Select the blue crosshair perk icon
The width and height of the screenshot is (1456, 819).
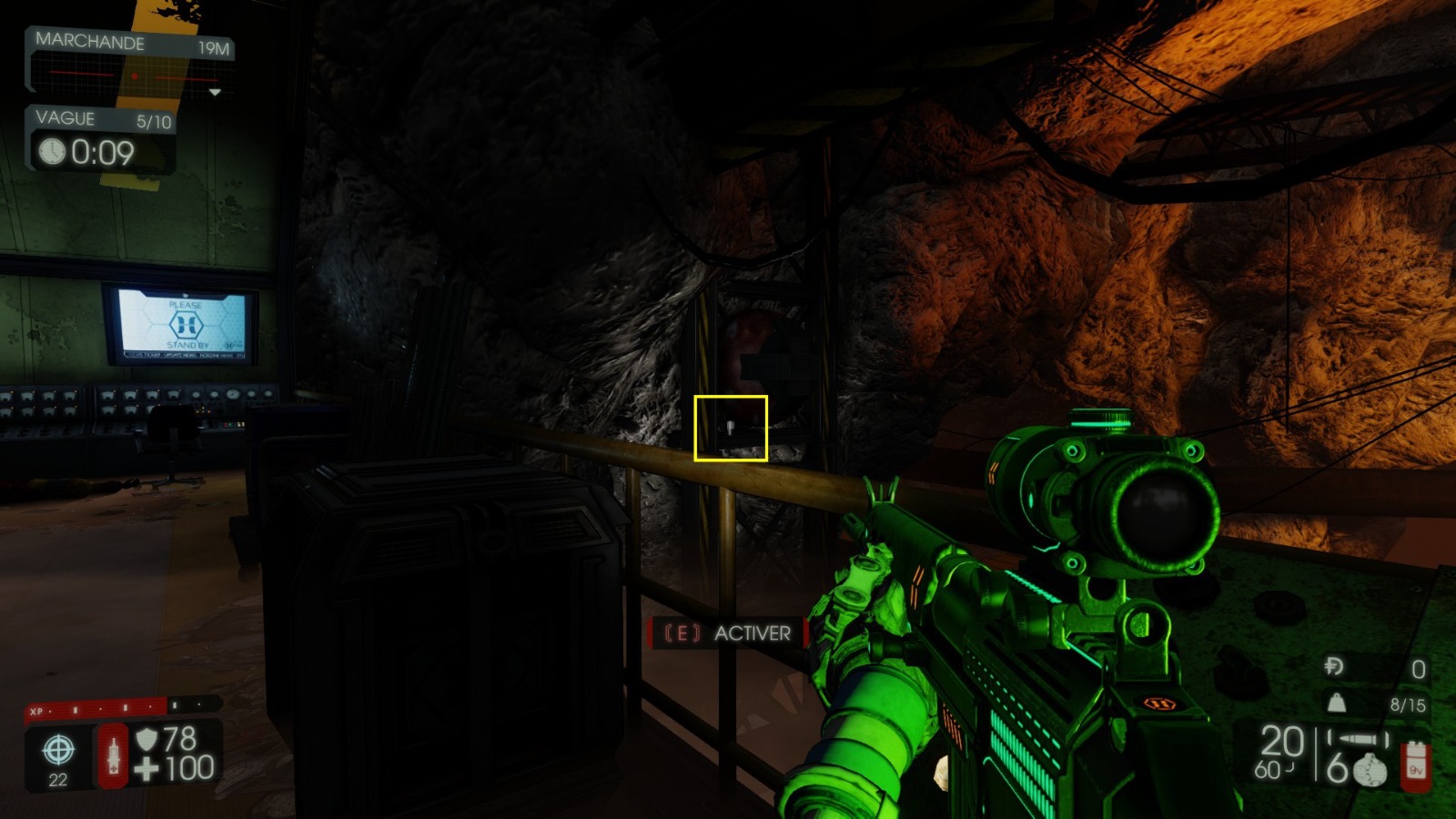pos(56,752)
